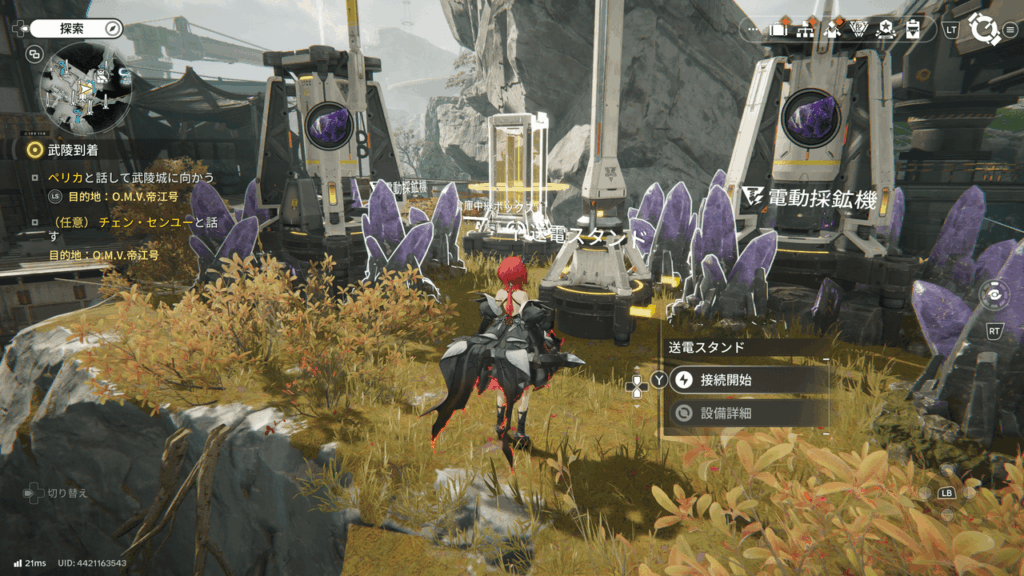Open the clipboard icon in the top bar
The height and width of the screenshot is (576, 1024).
pos(912,30)
